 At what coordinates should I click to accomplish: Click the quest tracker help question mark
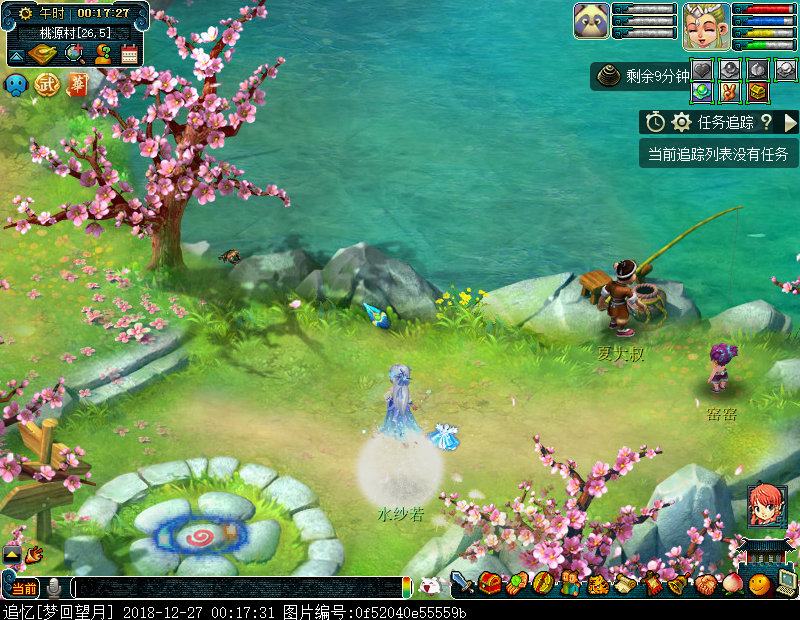pos(766,122)
